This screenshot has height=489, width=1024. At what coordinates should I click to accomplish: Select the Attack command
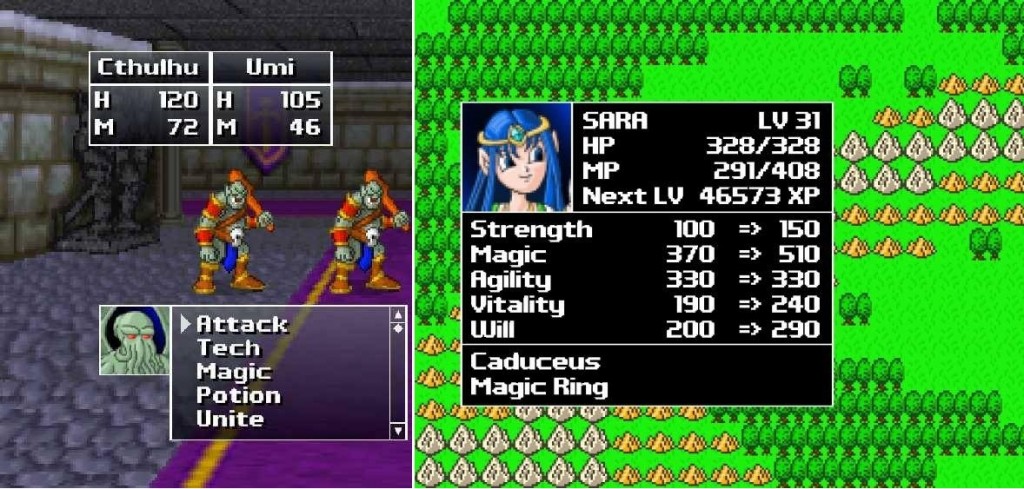[x=241, y=324]
